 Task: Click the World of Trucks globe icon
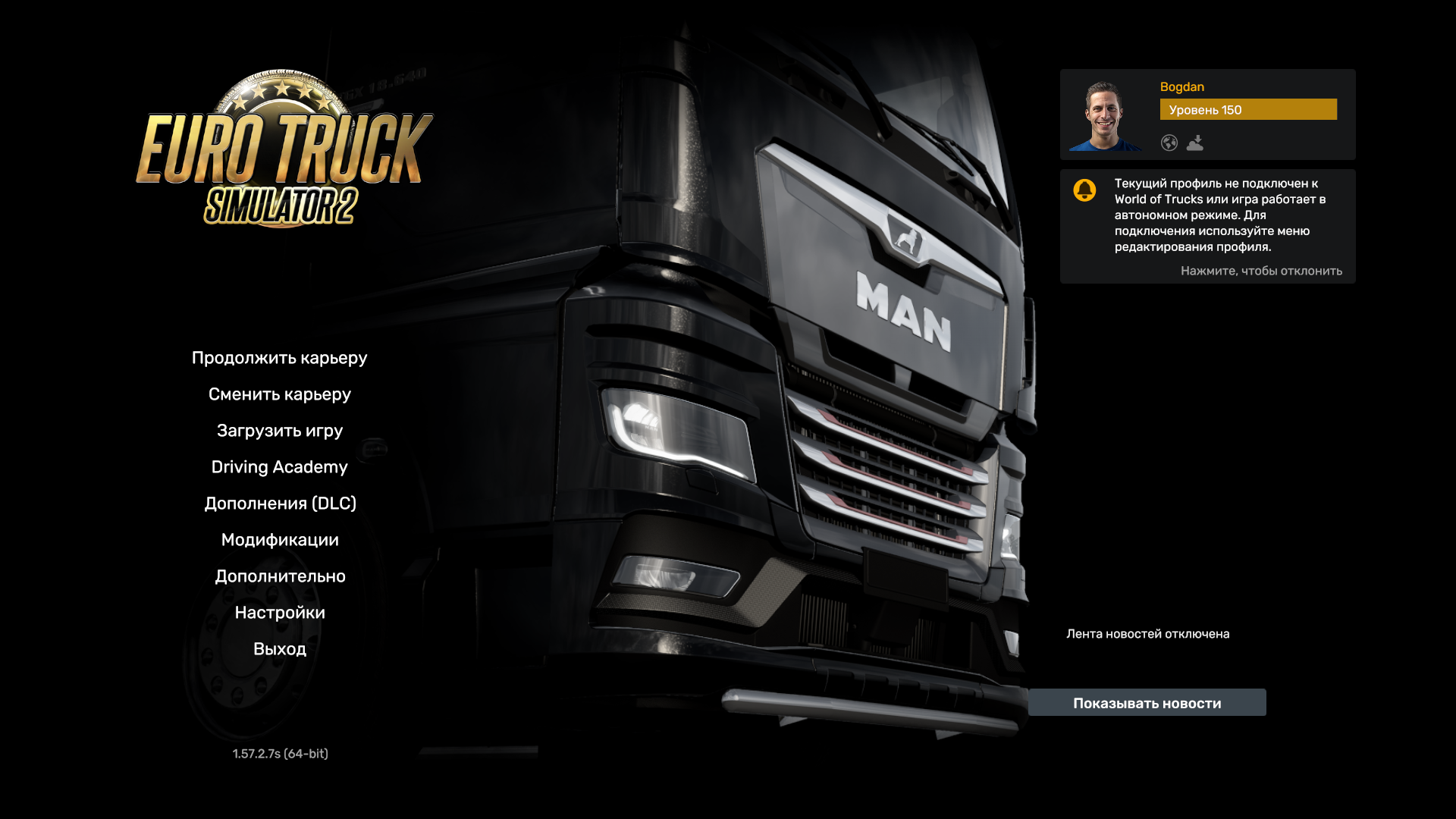(x=1169, y=143)
